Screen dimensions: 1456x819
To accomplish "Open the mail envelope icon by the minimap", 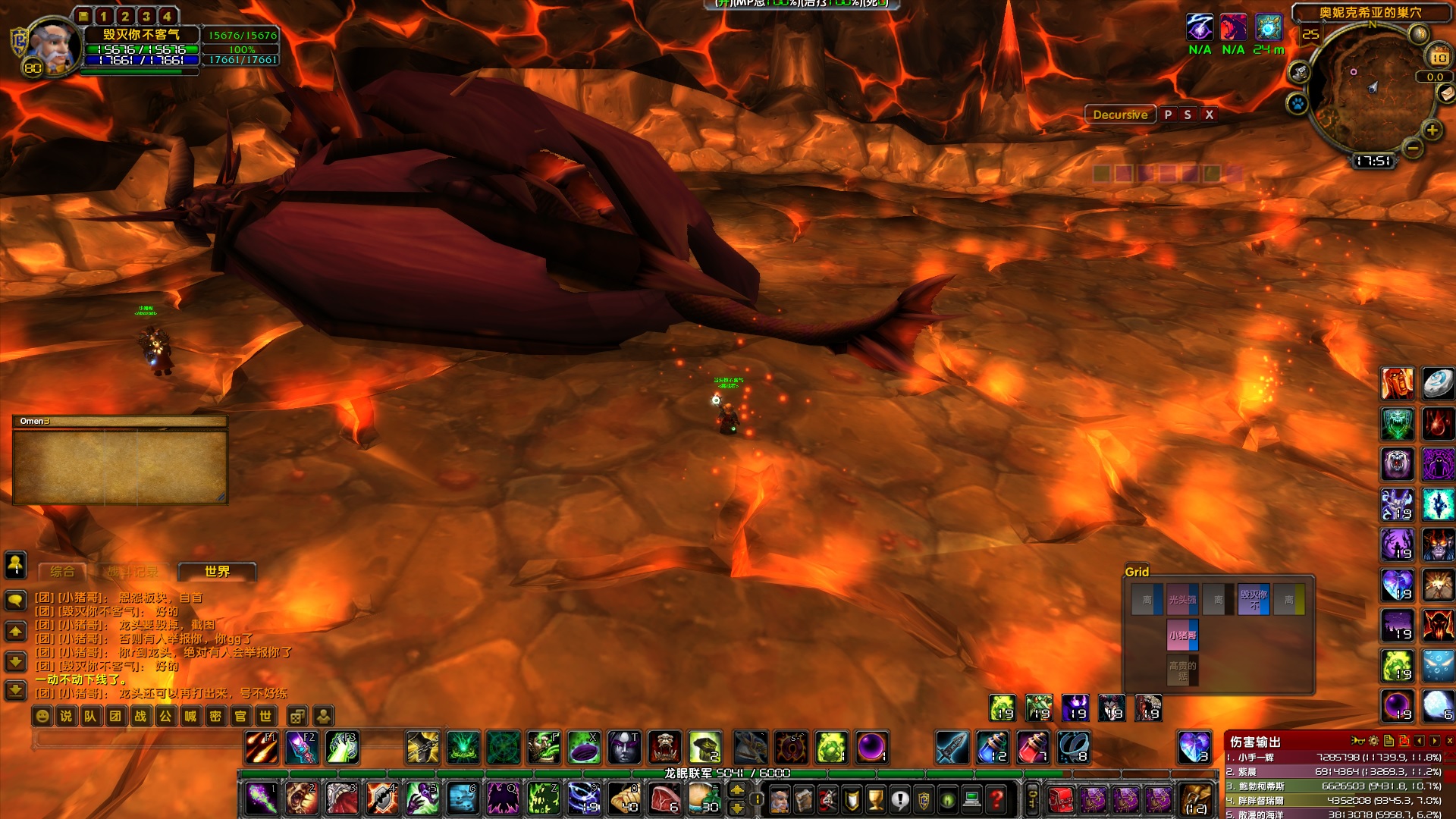I will pyautogui.click(x=1445, y=93).
